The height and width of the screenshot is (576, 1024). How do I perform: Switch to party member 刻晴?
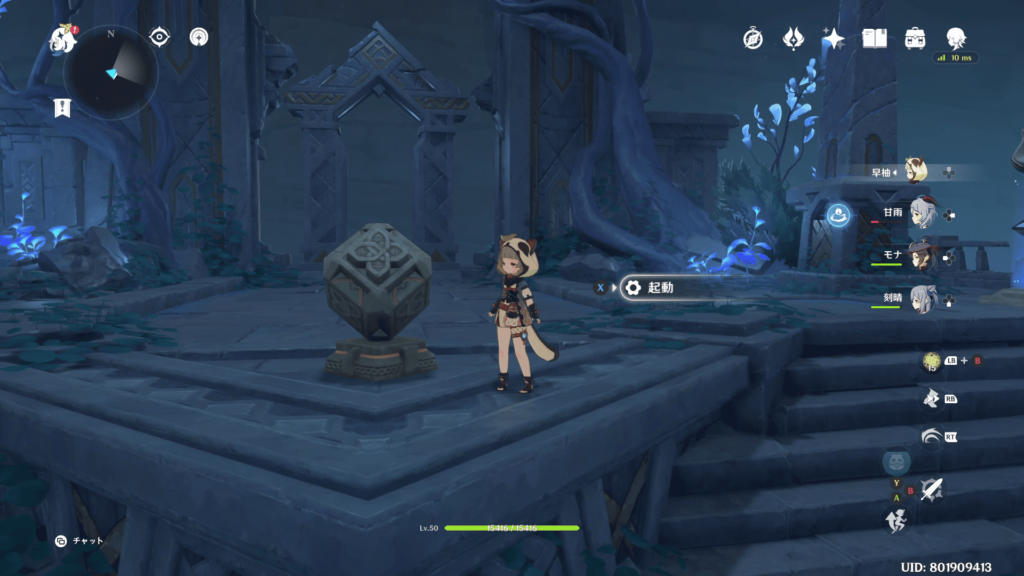(921, 299)
